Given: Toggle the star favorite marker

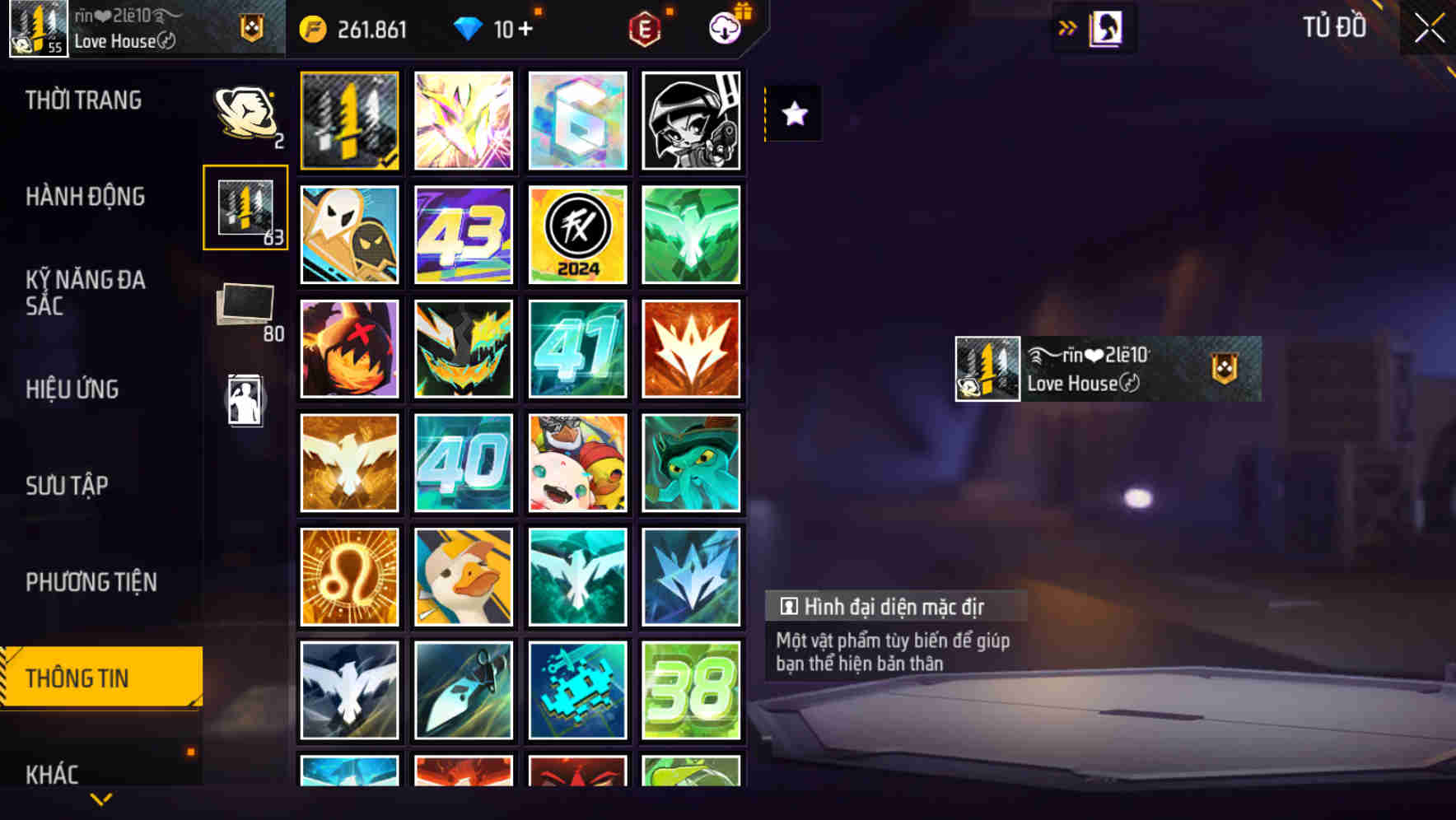Looking at the screenshot, I should click(x=793, y=115).
